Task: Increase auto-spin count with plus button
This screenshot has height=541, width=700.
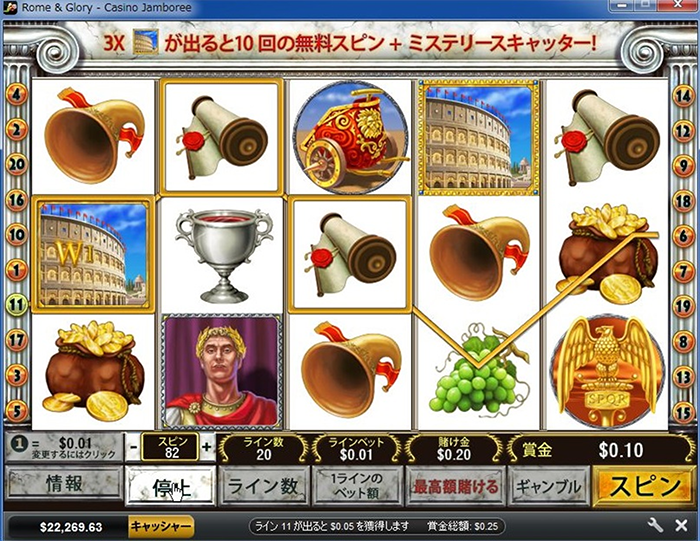Action: [x=208, y=447]
